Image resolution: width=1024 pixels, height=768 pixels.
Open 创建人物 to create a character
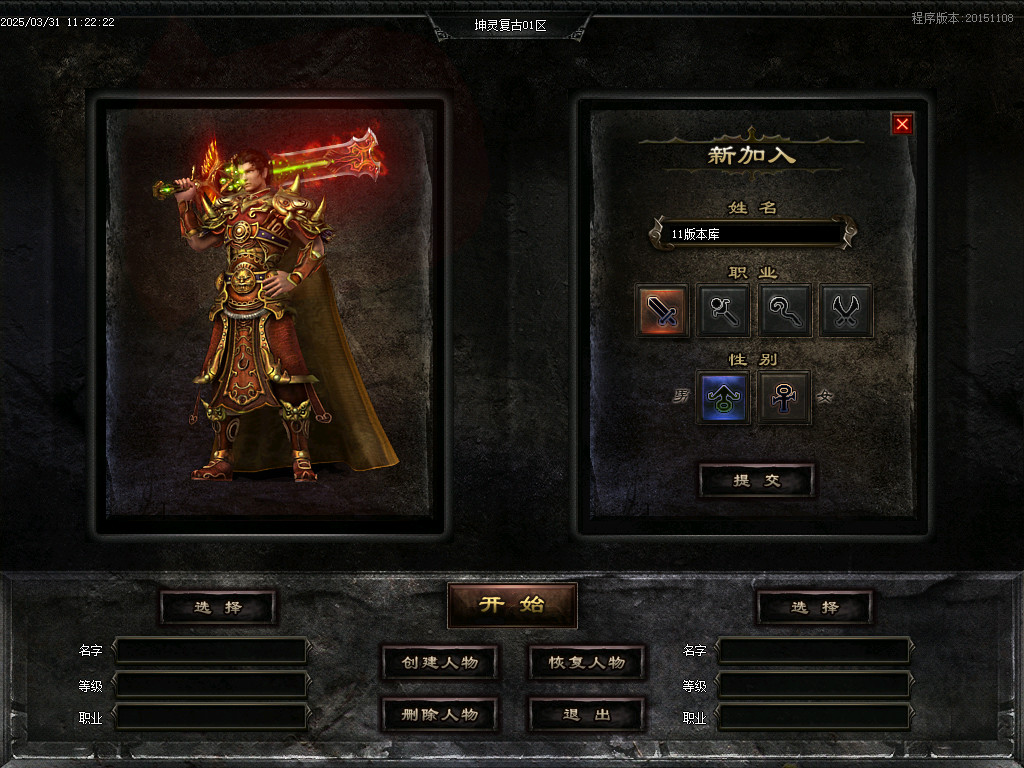[440, 662]
